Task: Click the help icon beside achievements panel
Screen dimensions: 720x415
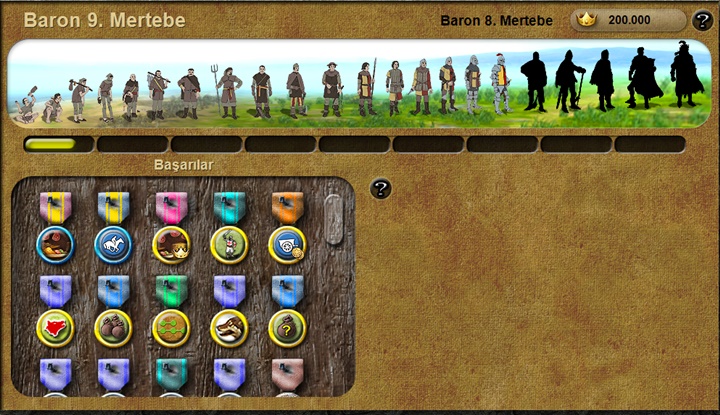Action: pos(380,188)
